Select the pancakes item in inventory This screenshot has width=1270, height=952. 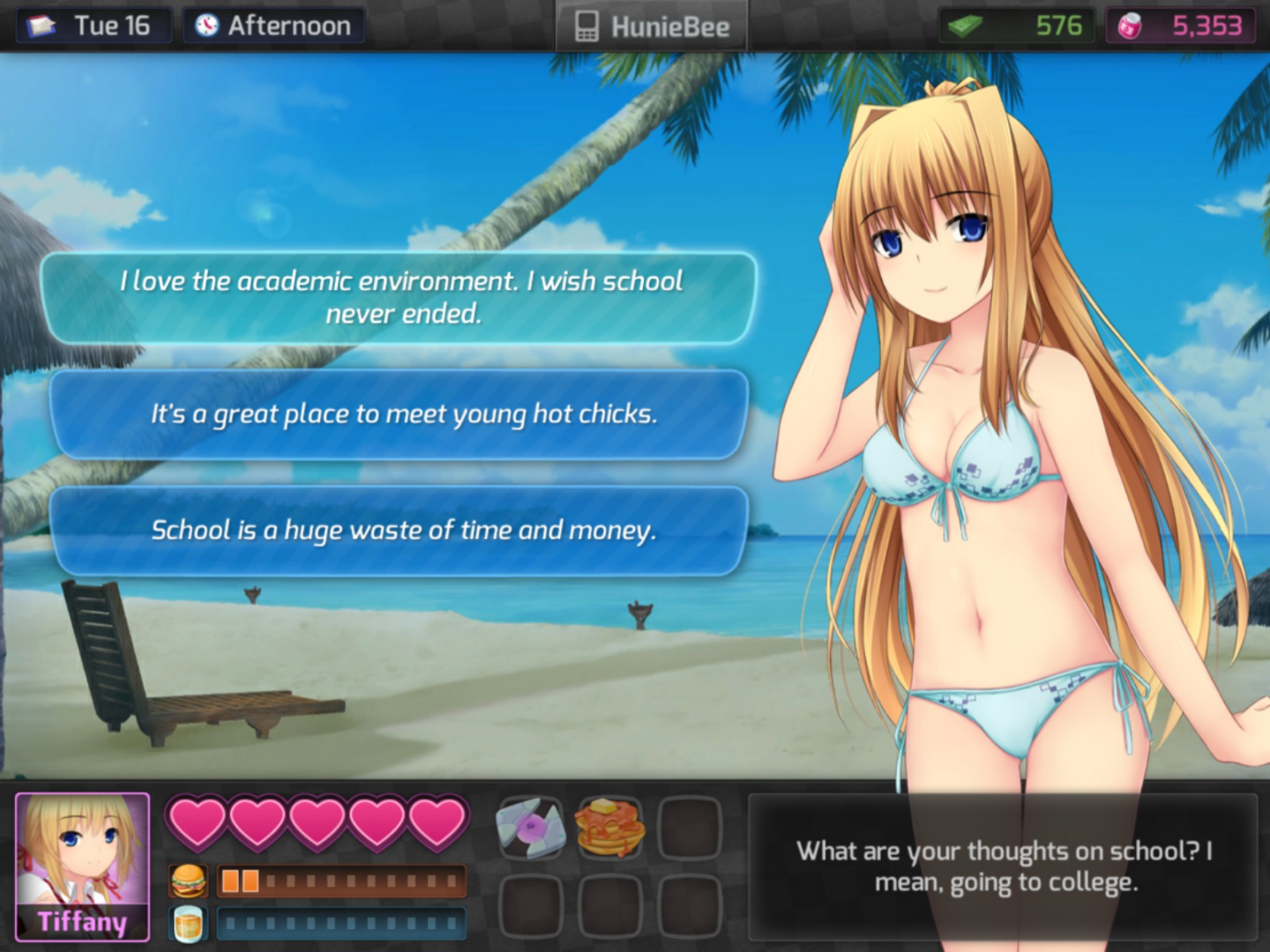coord(610,828)
